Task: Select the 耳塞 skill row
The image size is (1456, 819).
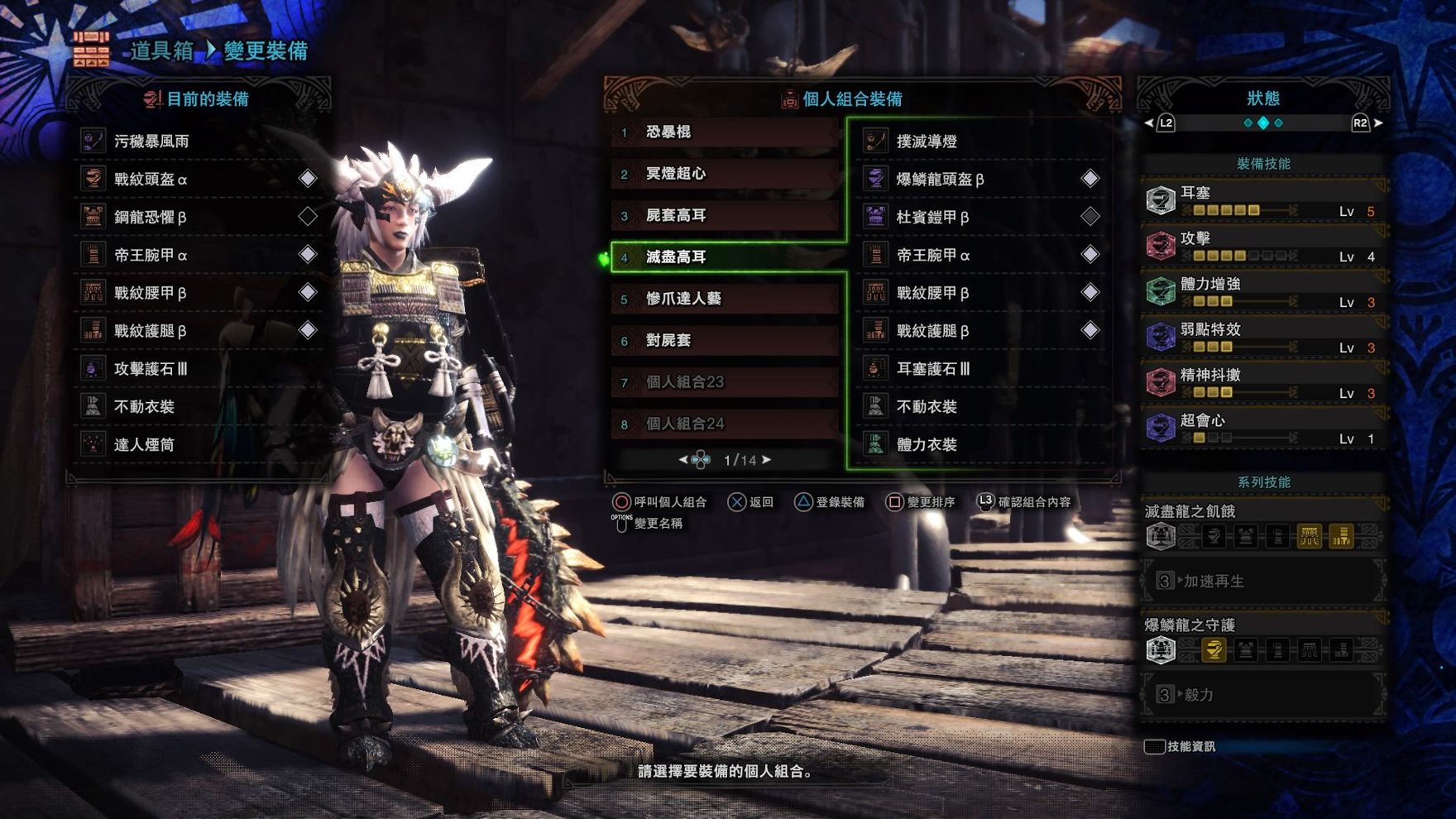Action: [x=1262, y=201]
